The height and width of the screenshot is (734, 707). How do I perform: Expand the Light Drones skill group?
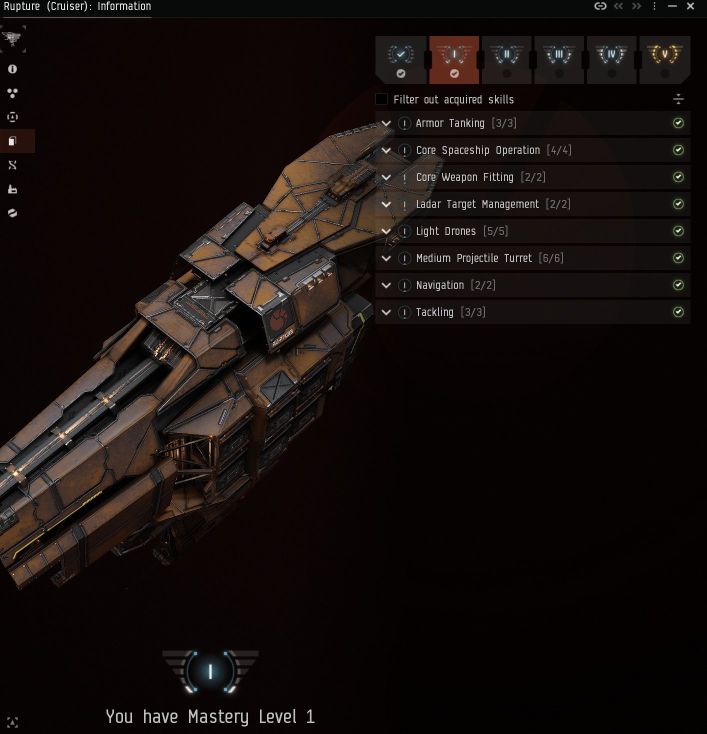pos(386,232)
